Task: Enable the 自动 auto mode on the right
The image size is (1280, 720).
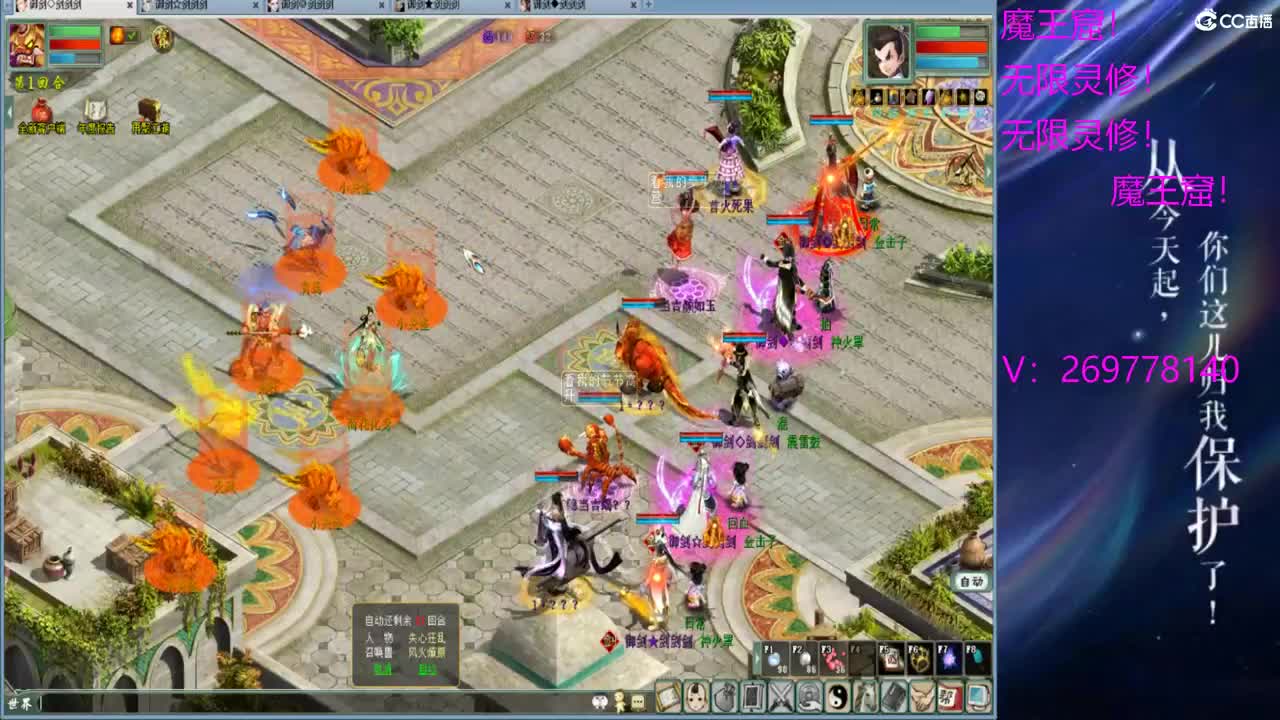Action: point(972,580)
